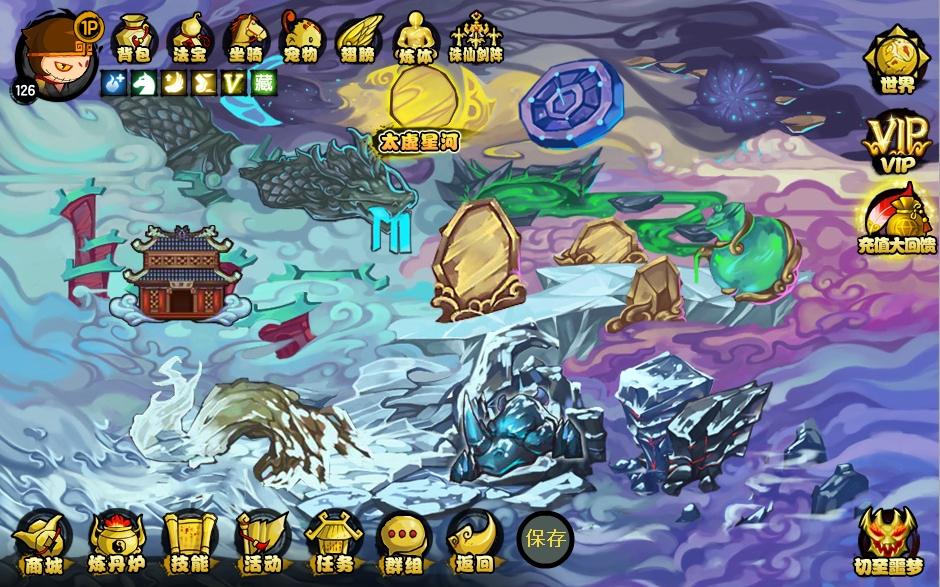Open the 活动 events menu
This screenshot has height=587, width=940.
tap(262, 542)
